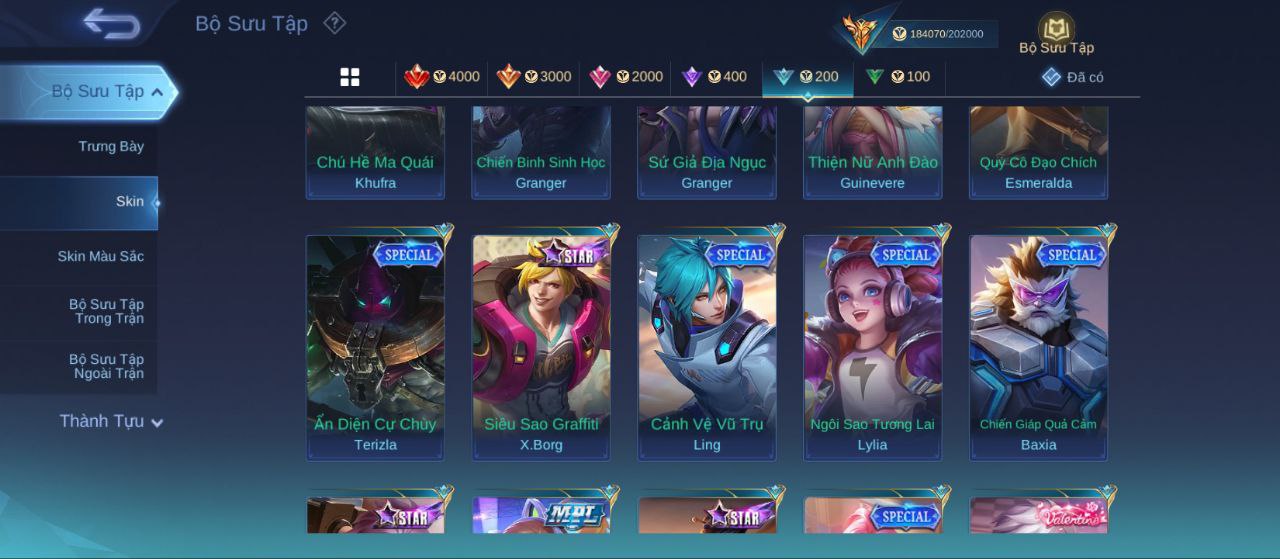Switch to the 4000 points tier tab
Viewport: 1280px width, 559px height.
point(442,77)
